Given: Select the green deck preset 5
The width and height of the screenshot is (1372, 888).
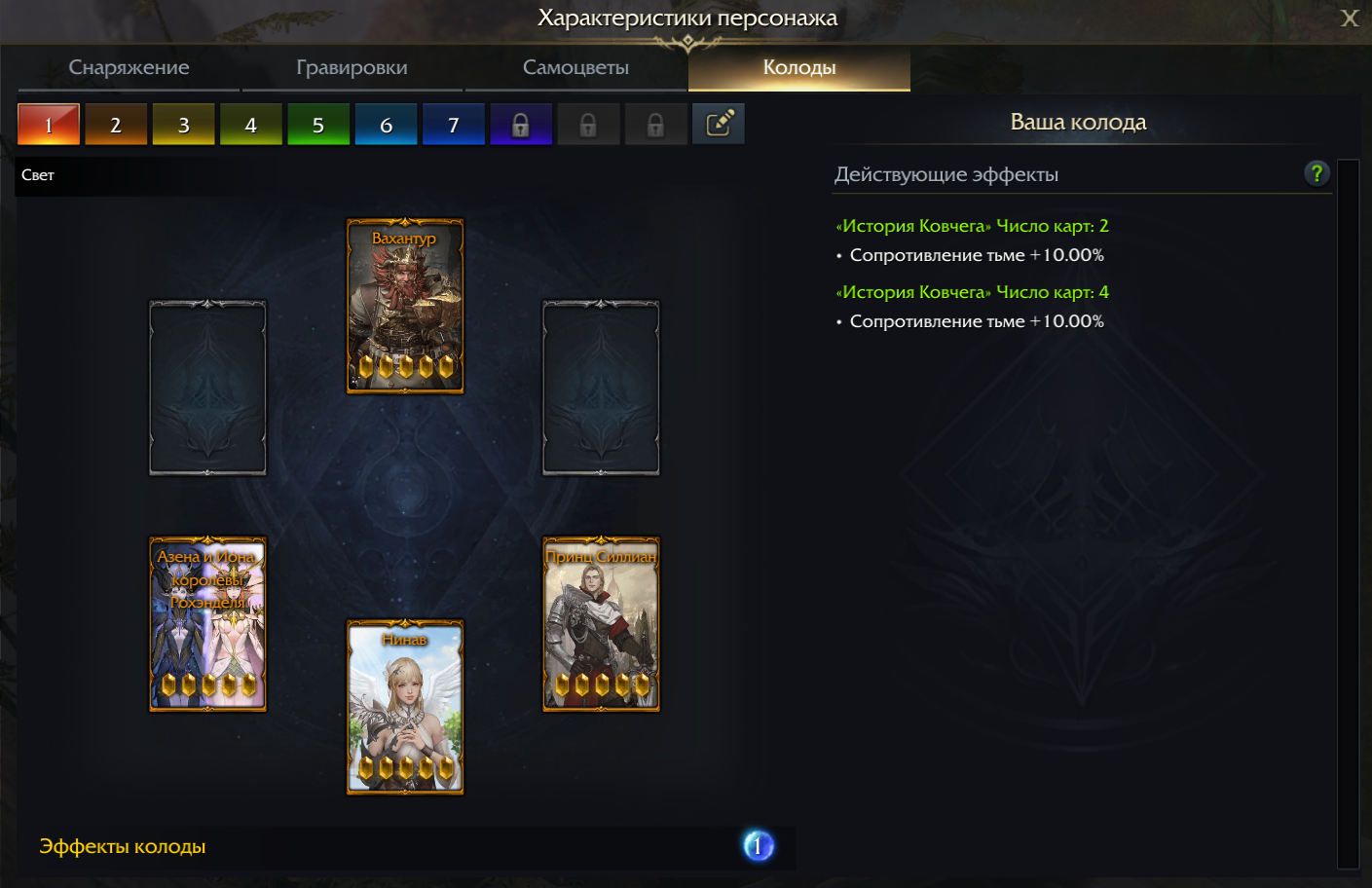Looking at the screenshot, I should 318,124.
